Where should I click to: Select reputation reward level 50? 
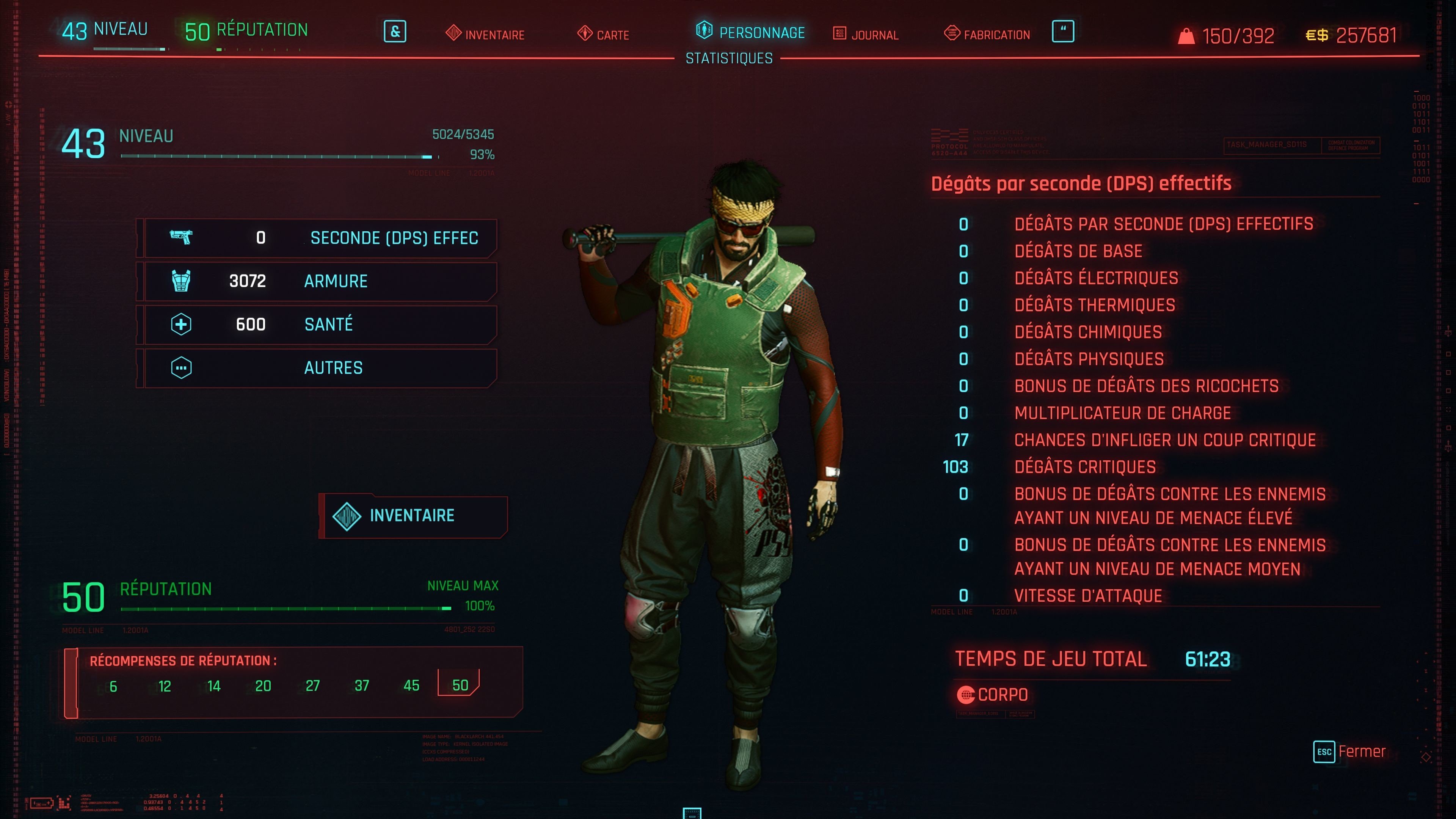point(460,685)
